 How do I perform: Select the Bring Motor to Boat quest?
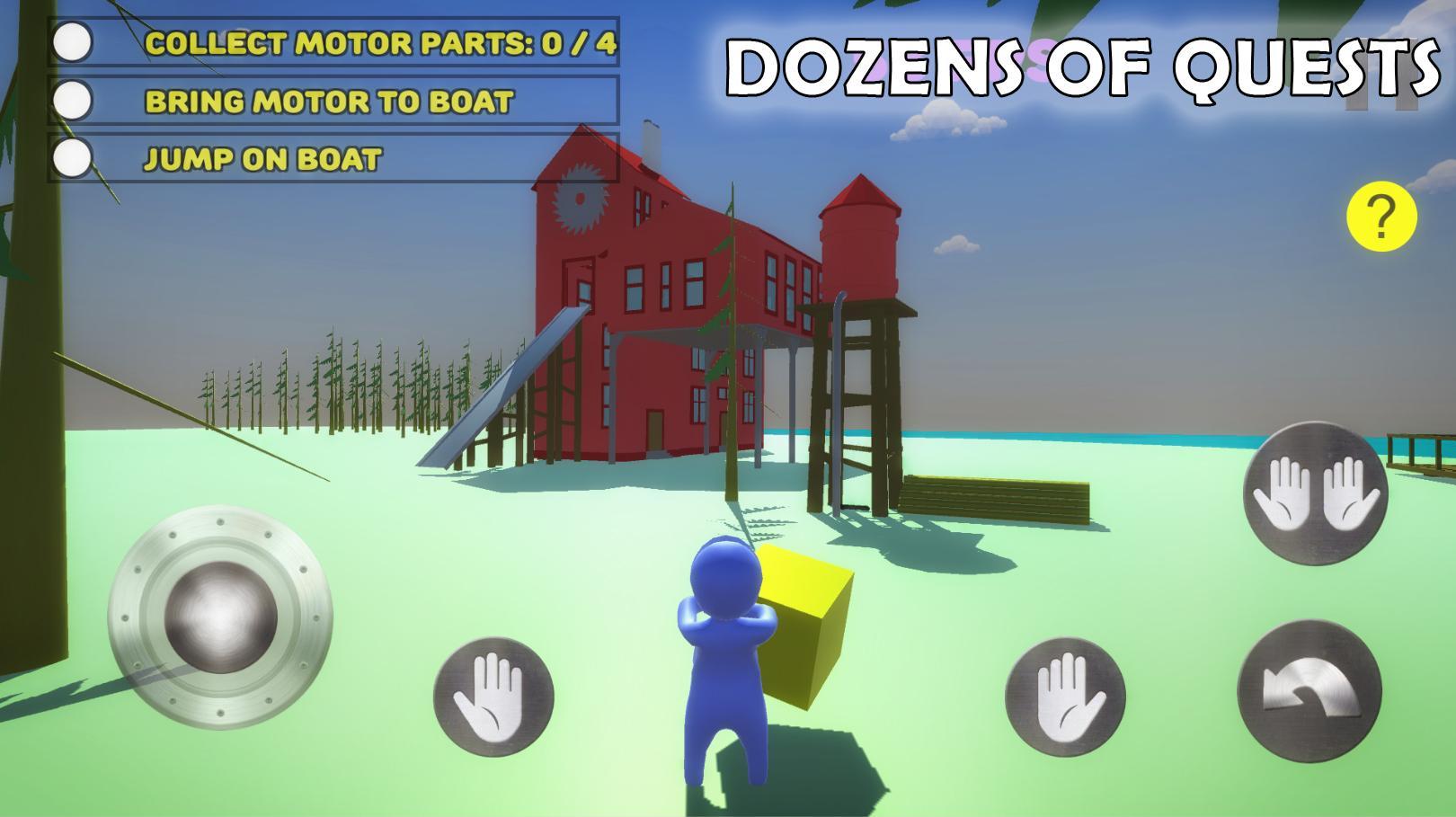(334, 101)
